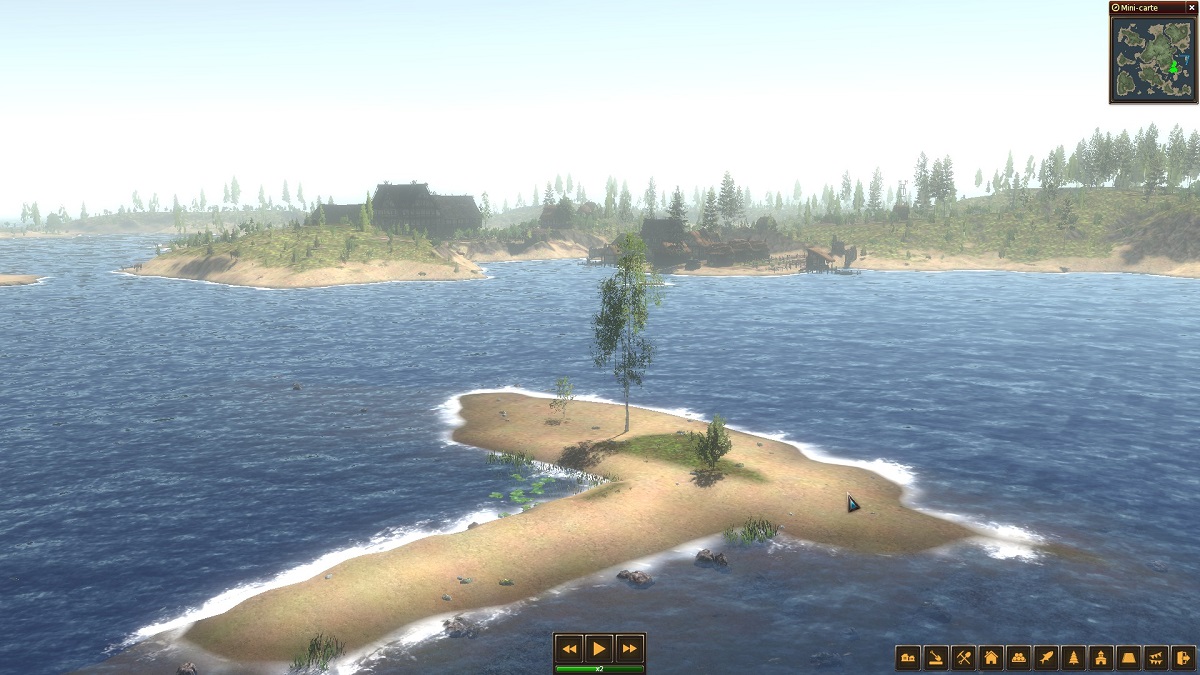The height and width of the screenshot is (675, 1200).
Task: Open the single house building menu
Action: [991, 657]
